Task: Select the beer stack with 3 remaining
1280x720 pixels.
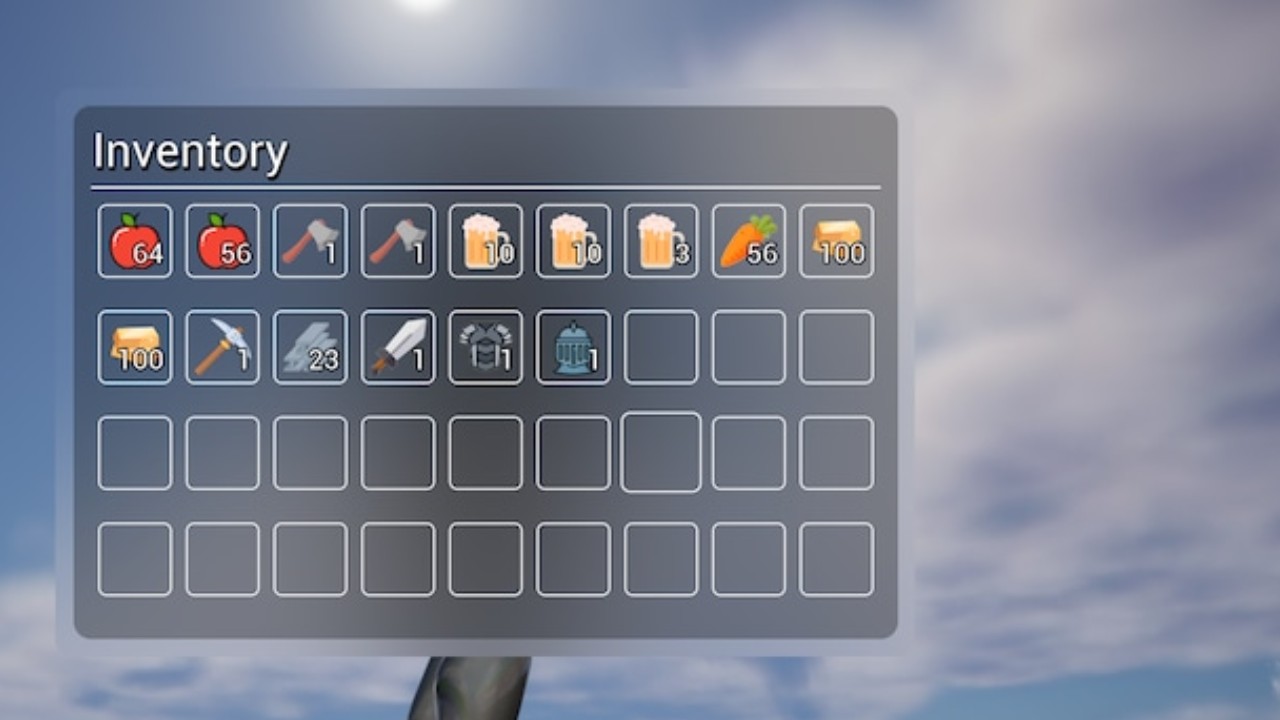Action: (x=660, y=241)
